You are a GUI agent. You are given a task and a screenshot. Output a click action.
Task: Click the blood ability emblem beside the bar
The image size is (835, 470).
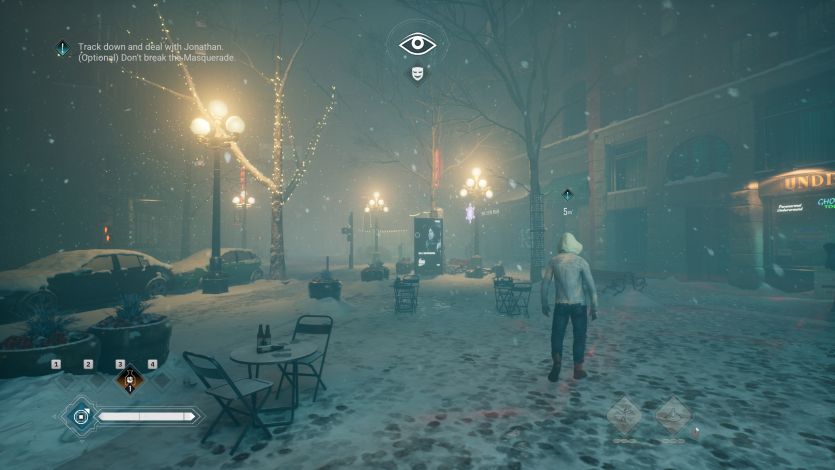tap(81, 416)
